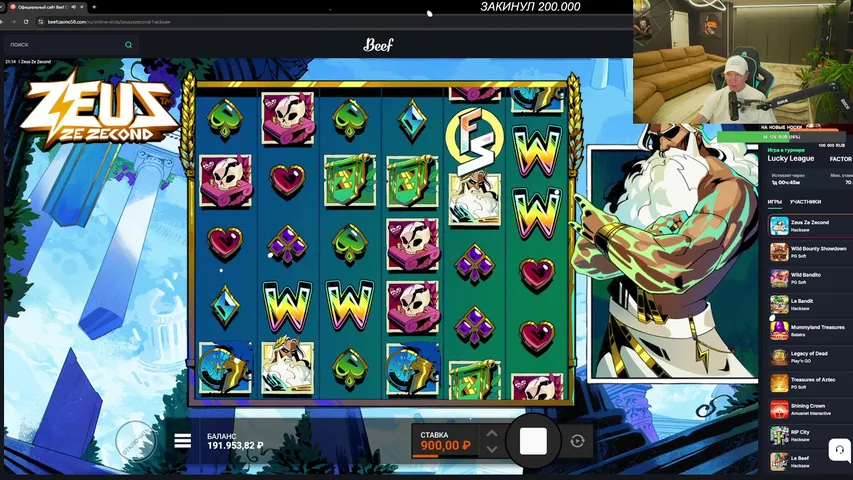Go to the Beef casino logo home
This screenshot has height=480, width=853.
tap(378, 45)
